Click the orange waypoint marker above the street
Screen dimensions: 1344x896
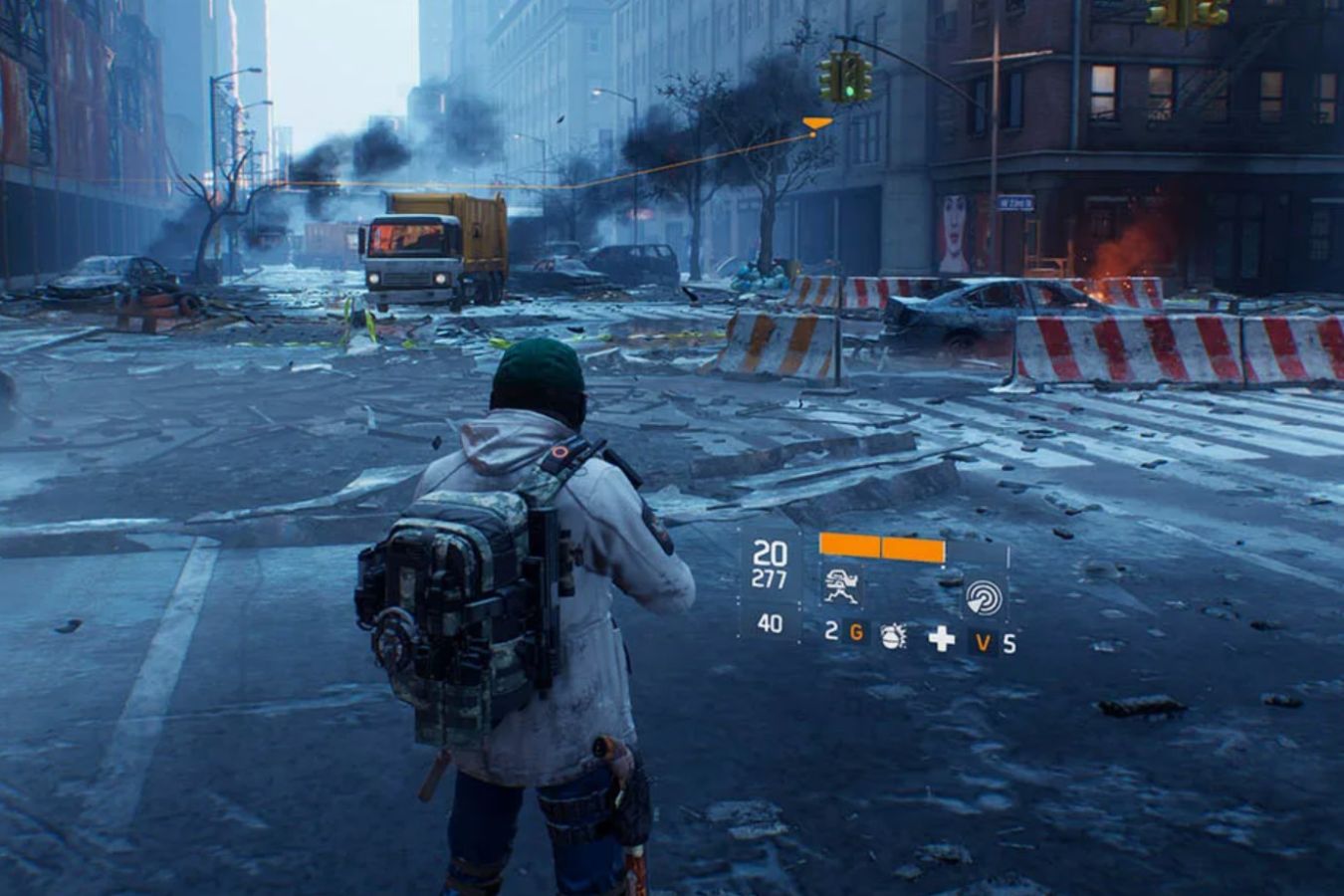click(816, 122)
